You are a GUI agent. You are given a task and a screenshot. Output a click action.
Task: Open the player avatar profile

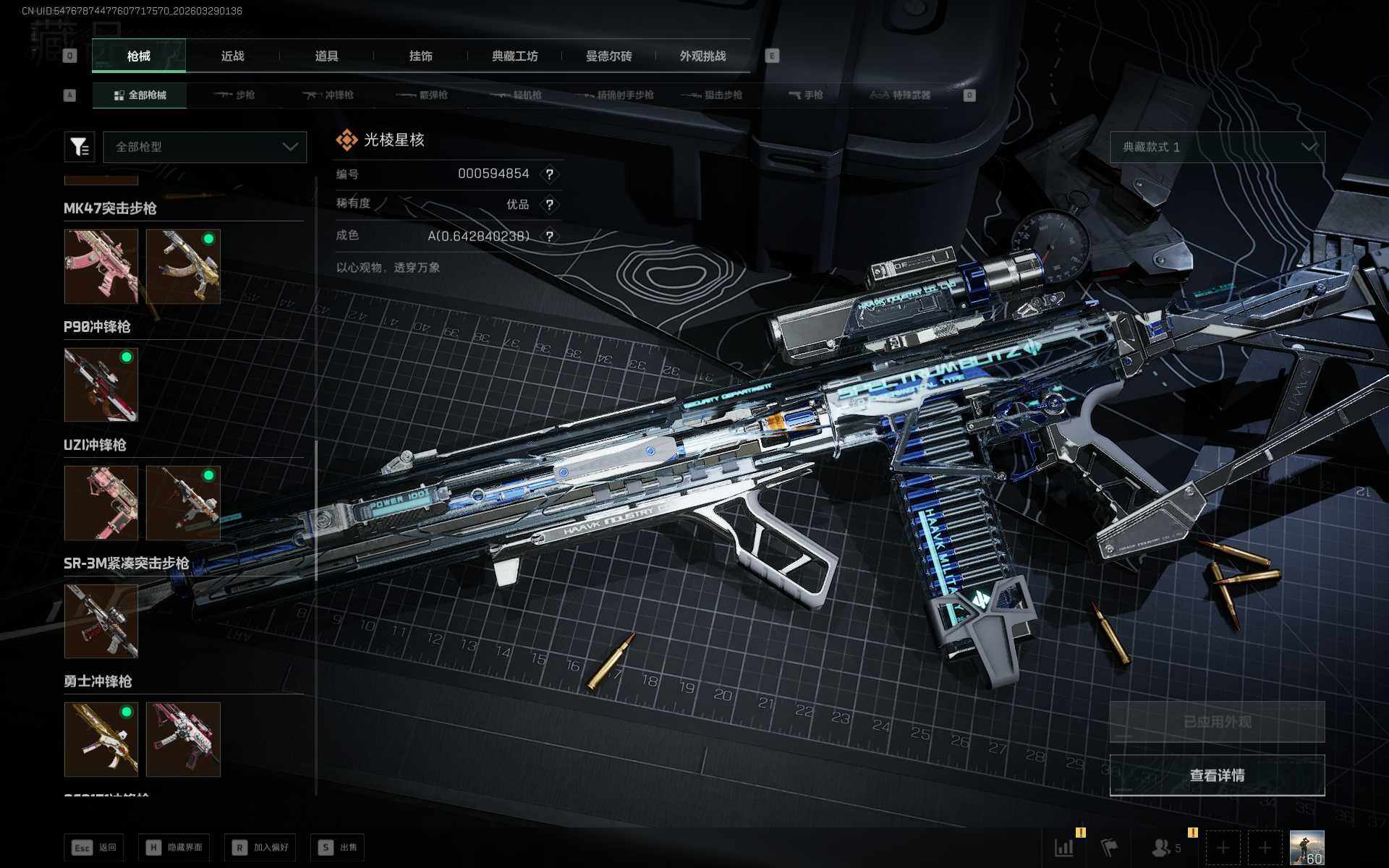tap(1307, 847)
